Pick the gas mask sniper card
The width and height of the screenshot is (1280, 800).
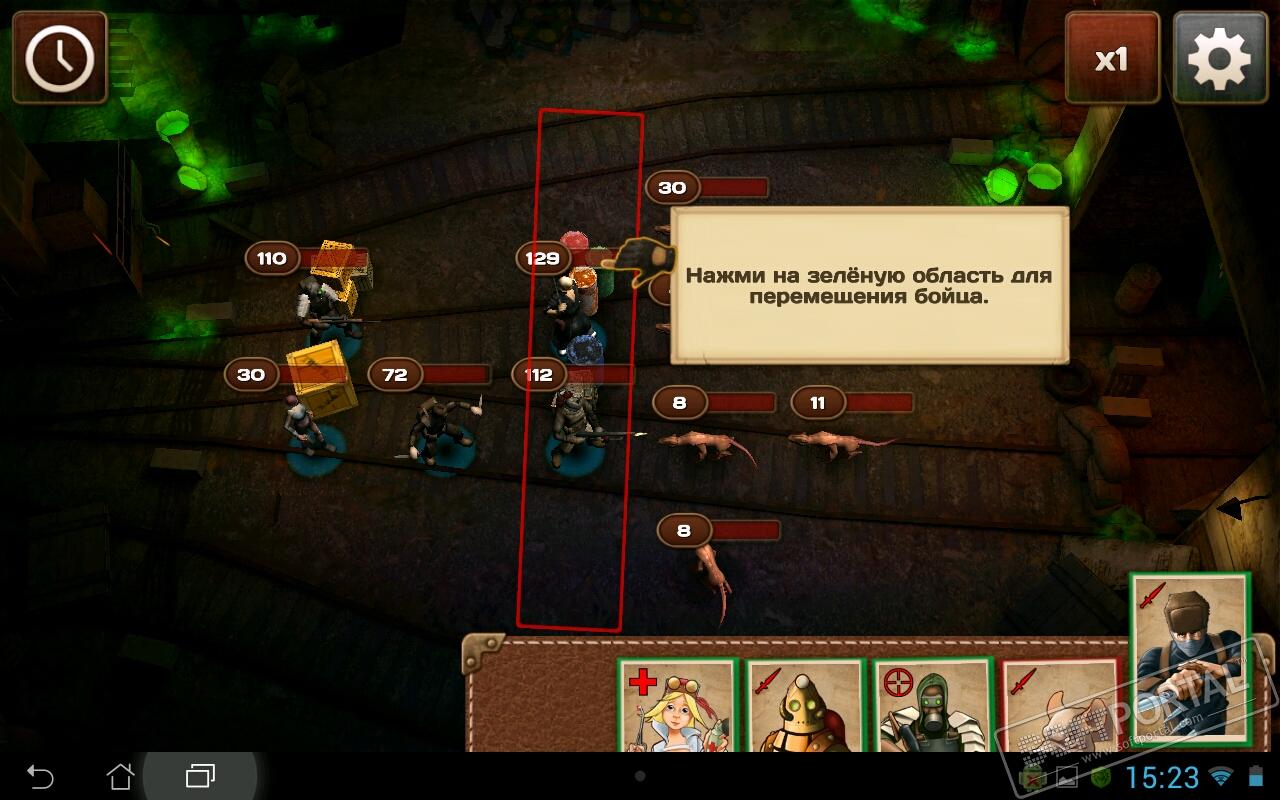click(x=932, y=706)
